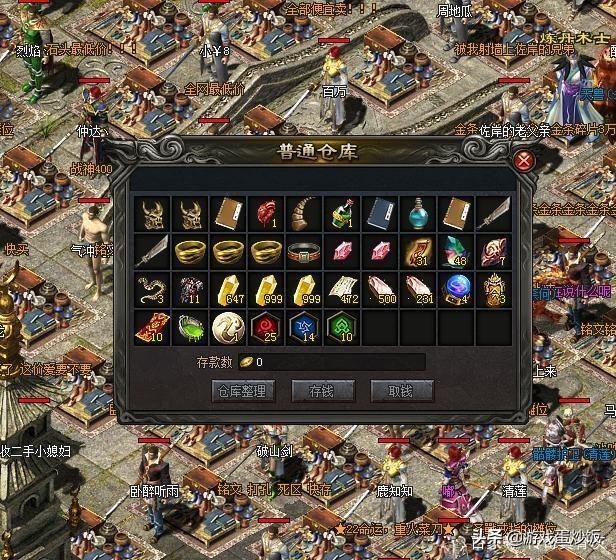Viewport: 616px width, 560px height.
Task: Select the red meat item
Action: (266, 213)
